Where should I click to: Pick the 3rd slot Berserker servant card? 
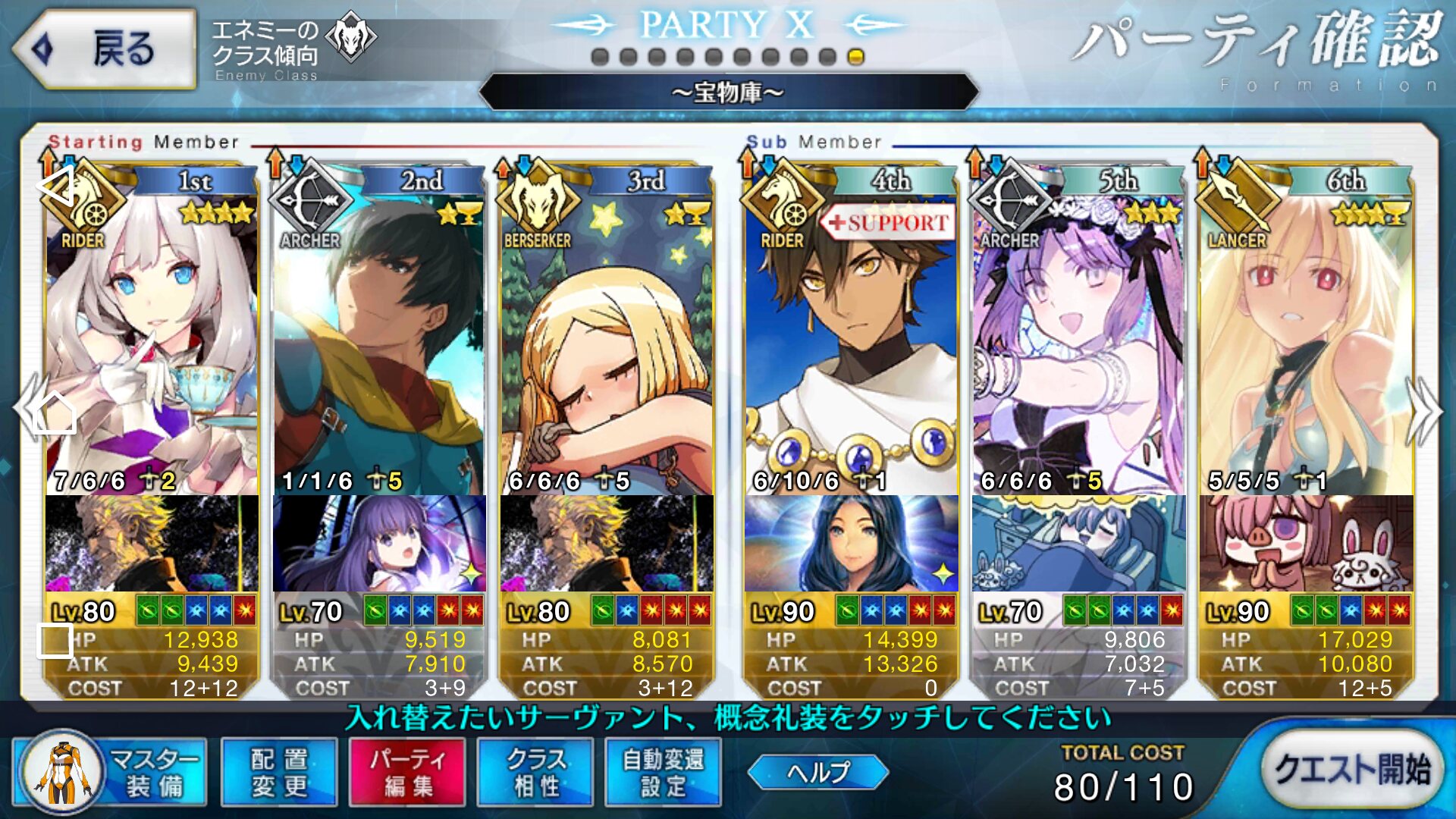click(x=607, y=334)
